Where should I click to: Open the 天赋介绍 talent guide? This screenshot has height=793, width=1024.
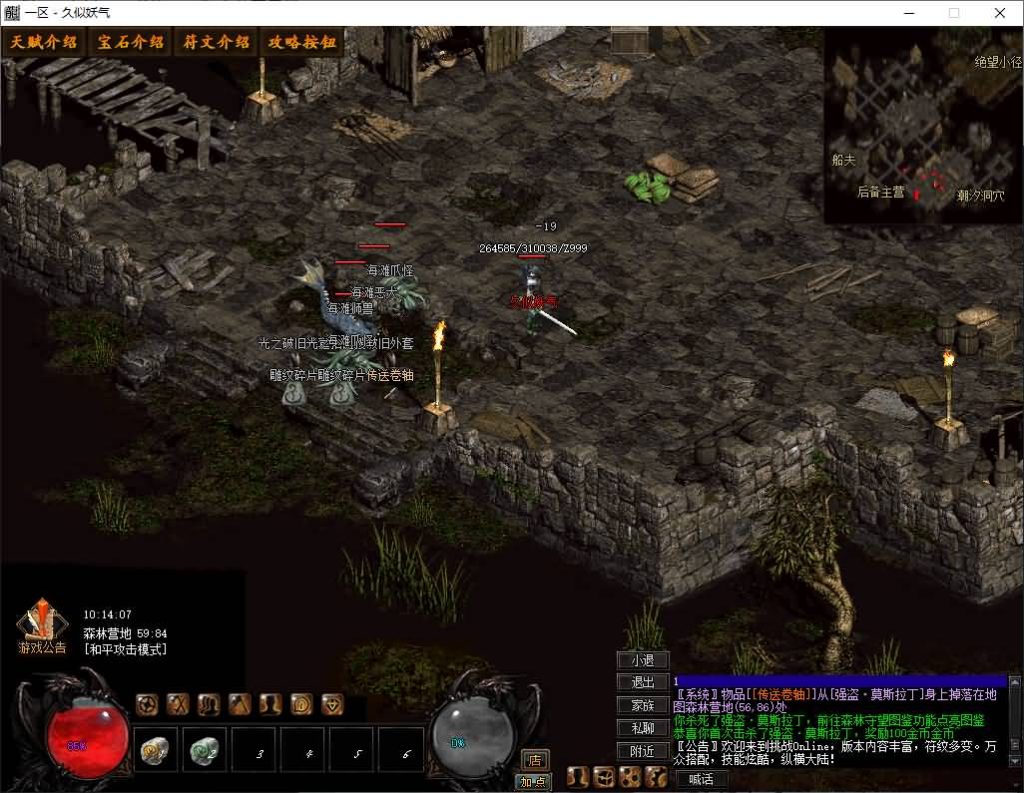[44, 42]
